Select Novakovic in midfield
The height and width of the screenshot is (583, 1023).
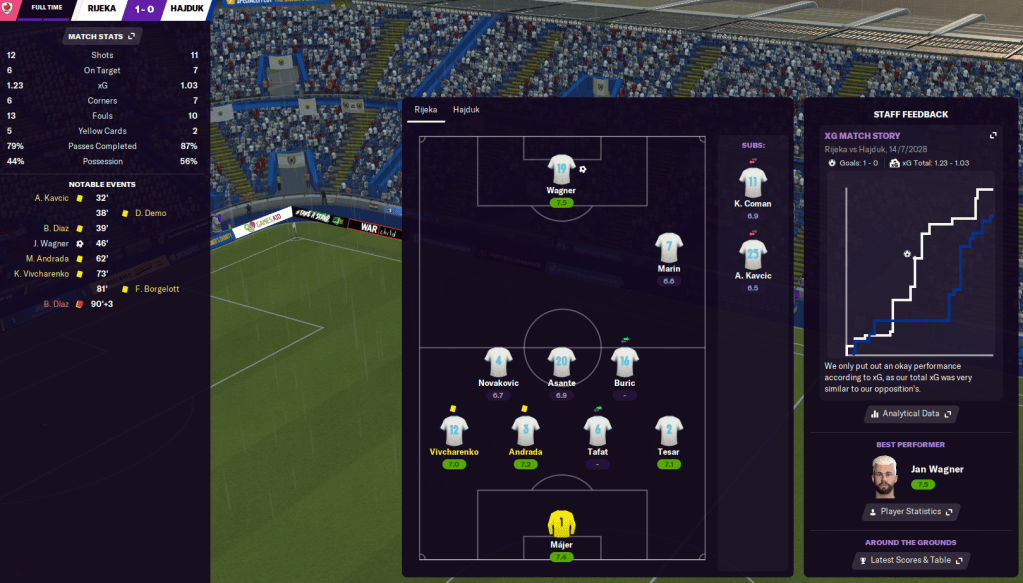pyautogui.click(x=497, y=363)
